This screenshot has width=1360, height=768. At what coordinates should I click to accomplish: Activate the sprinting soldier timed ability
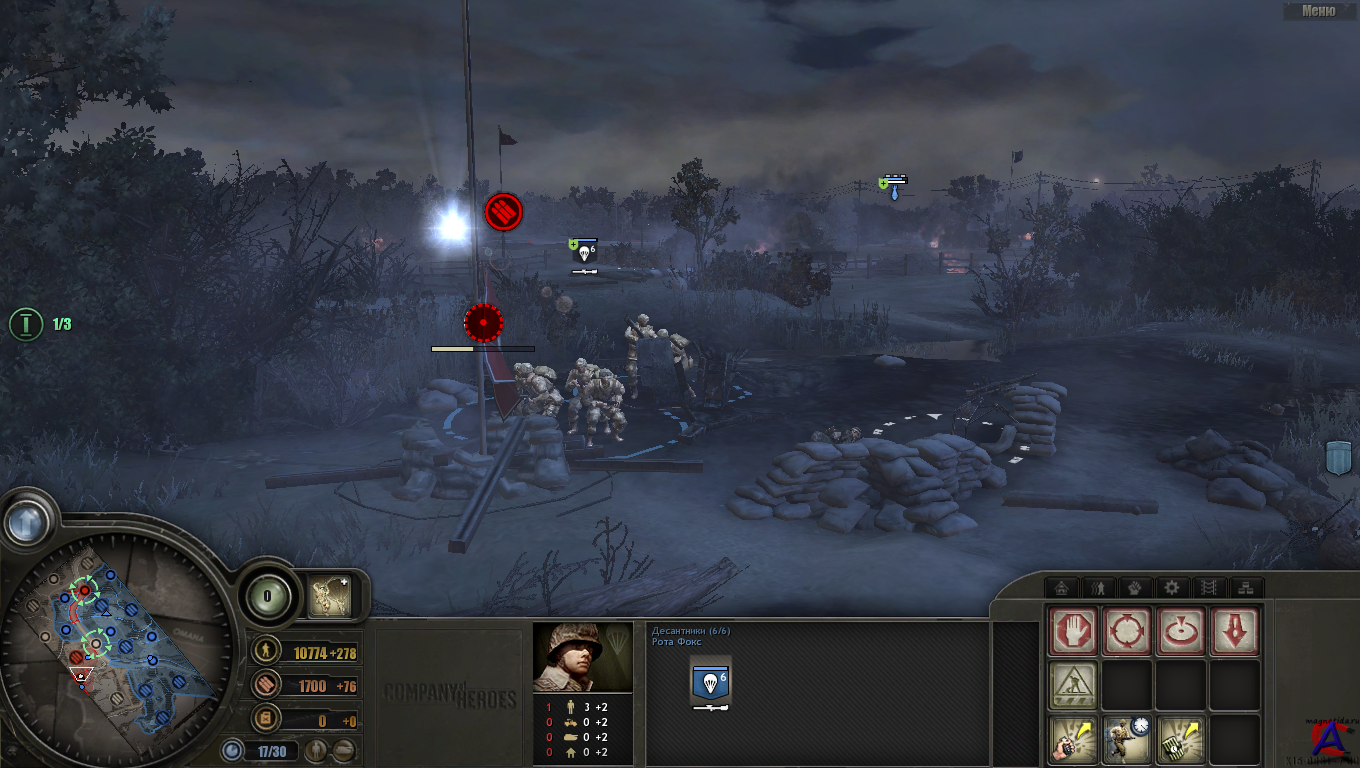pyautogui.click(x=1127, y=739)
